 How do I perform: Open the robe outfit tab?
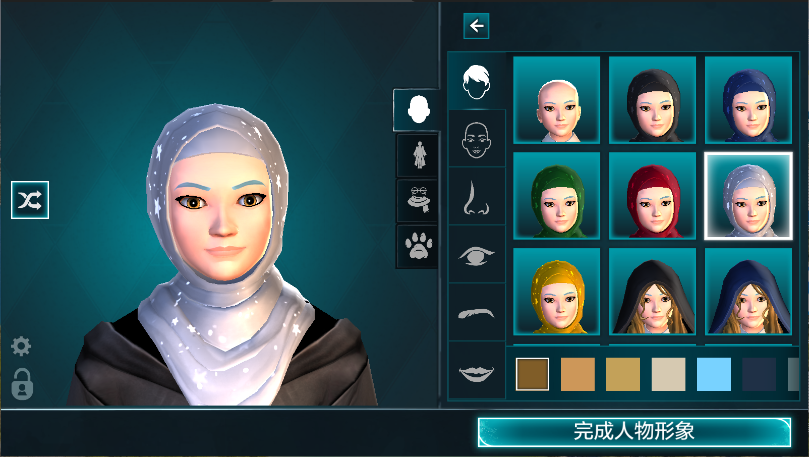click(x=418, y=155)
